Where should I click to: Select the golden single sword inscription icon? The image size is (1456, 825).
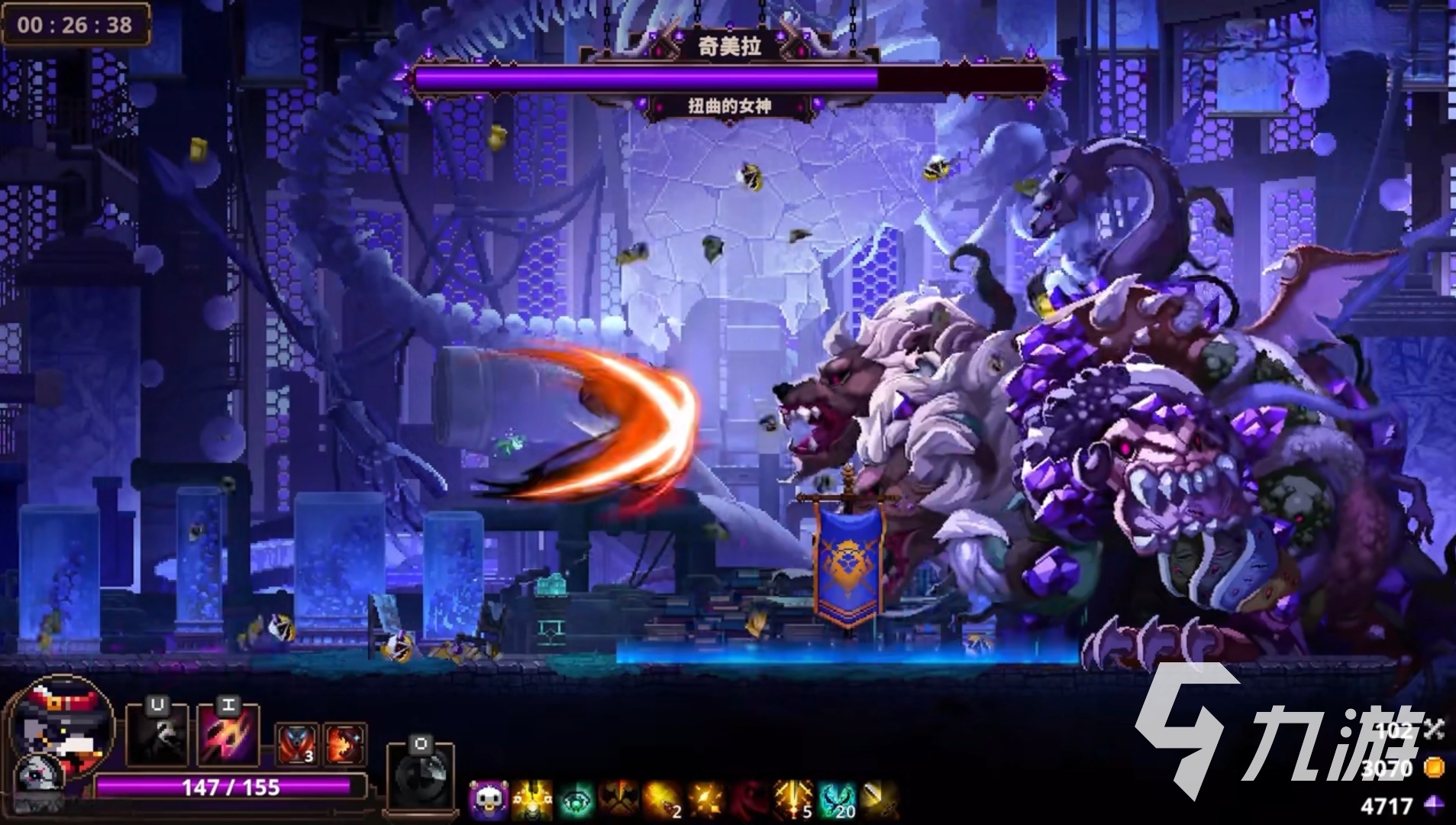click(880, 800)
